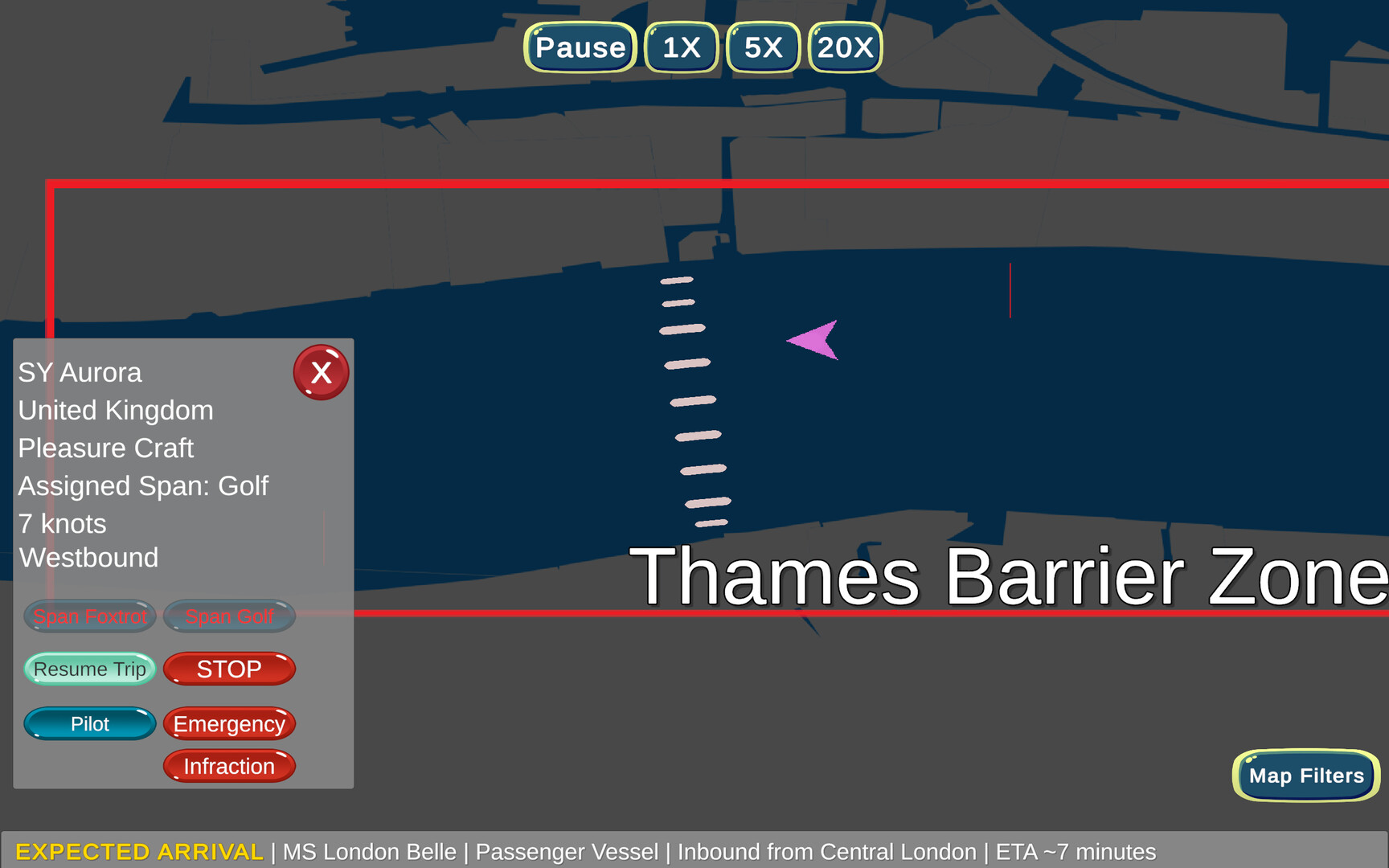This screenshot has height=868, width=1389.
Task: Set simulation speed to 5X
Action: pos(762,47)
